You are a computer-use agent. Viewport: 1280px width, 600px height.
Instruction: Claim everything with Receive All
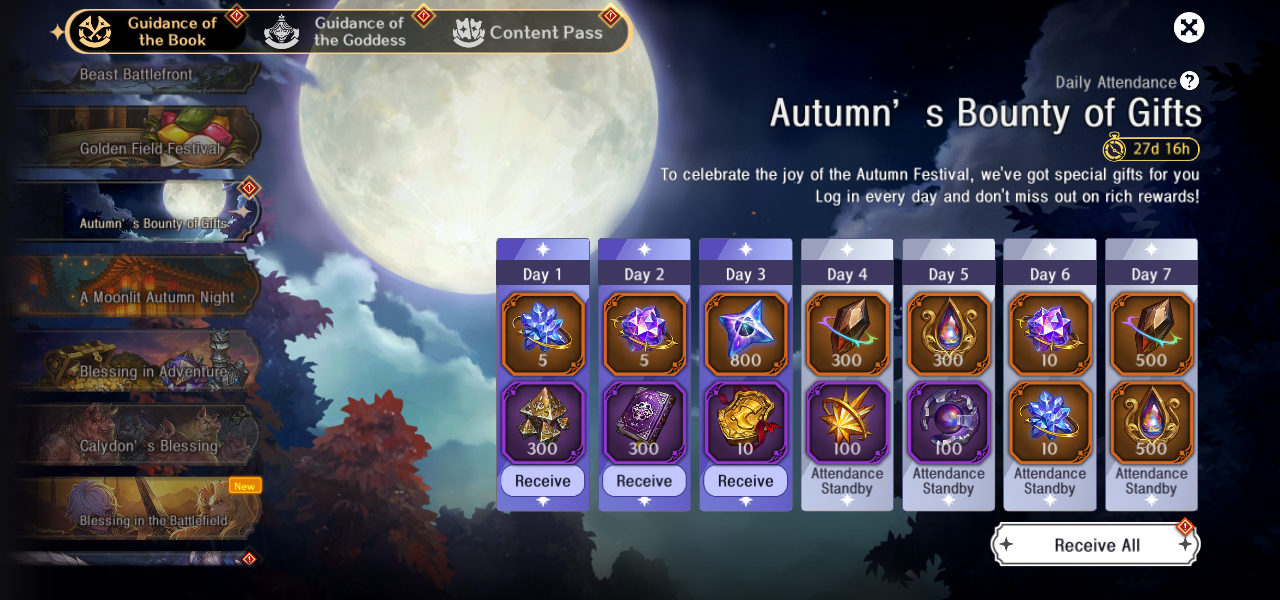(1096, 545)
